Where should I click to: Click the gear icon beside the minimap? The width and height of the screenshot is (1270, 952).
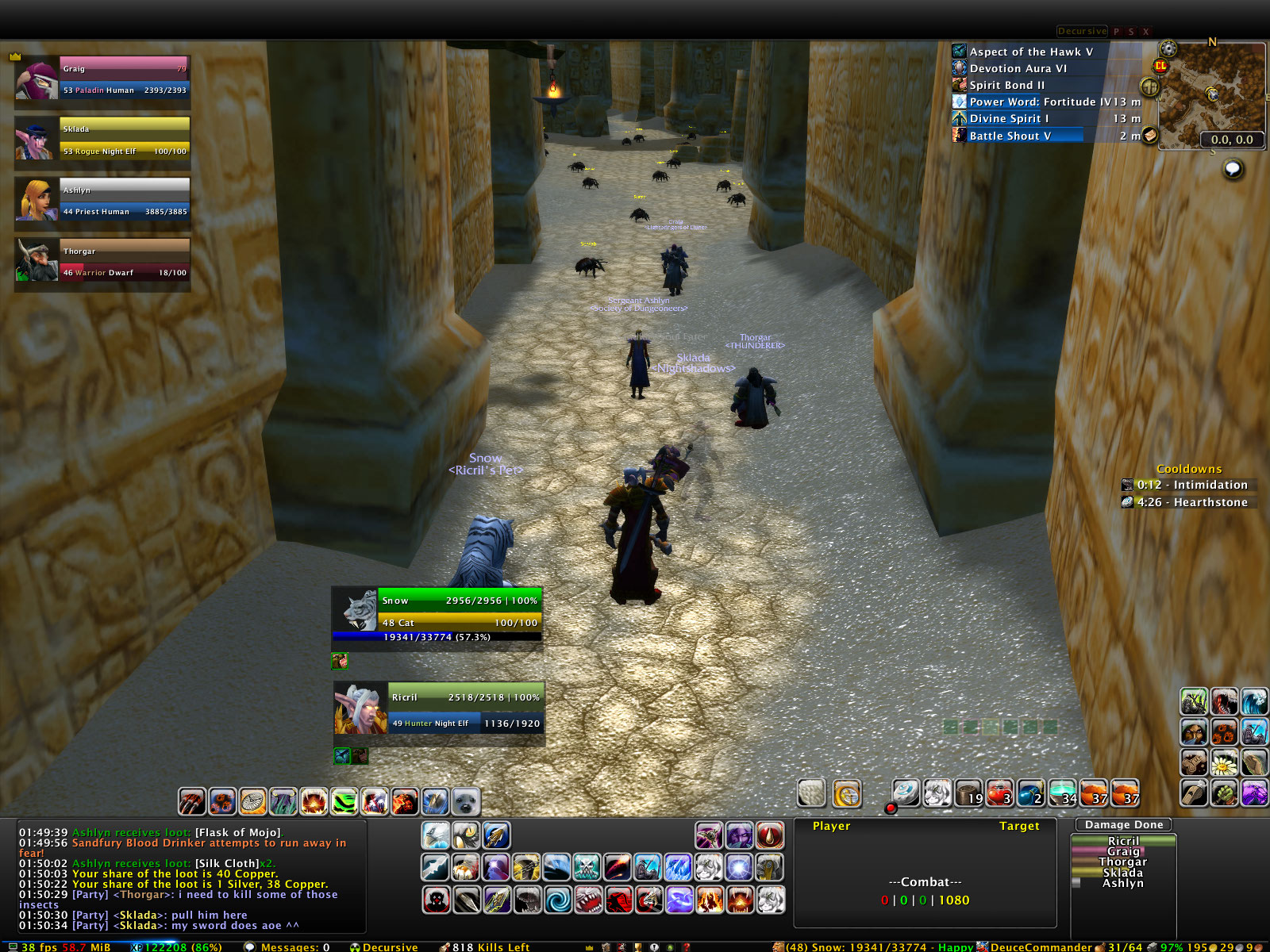1168,49
